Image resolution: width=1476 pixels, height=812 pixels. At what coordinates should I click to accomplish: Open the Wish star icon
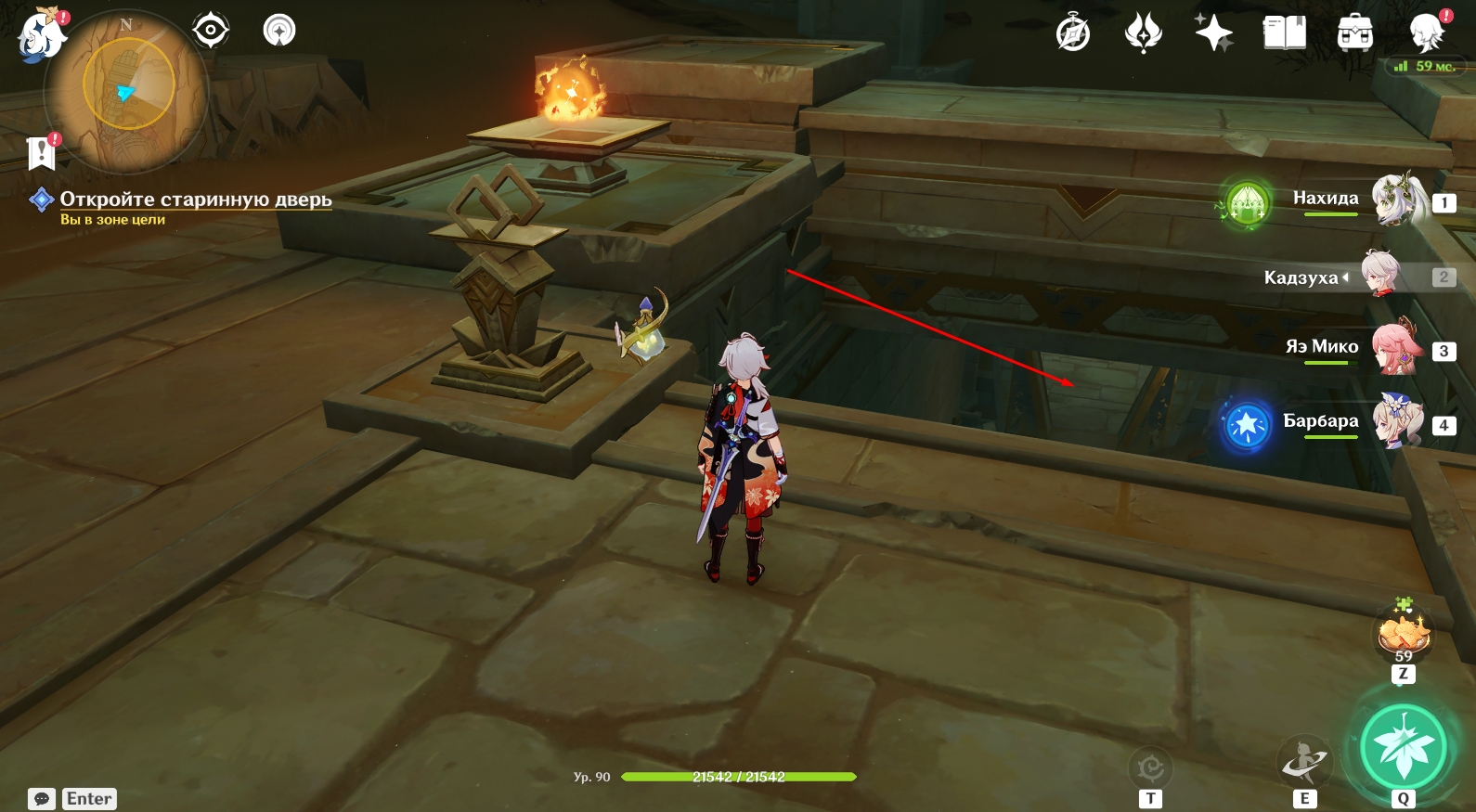click(x=1213, y=34)
